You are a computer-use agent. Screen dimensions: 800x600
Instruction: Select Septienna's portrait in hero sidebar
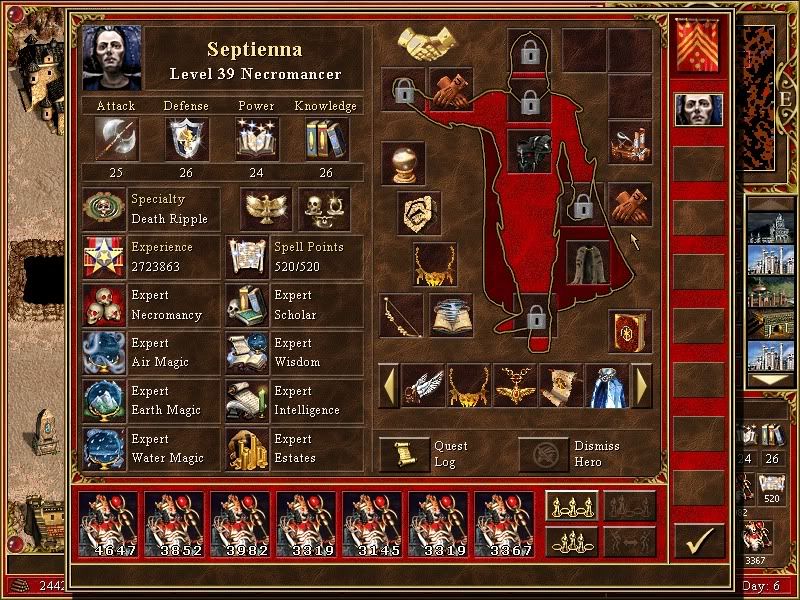699,109
